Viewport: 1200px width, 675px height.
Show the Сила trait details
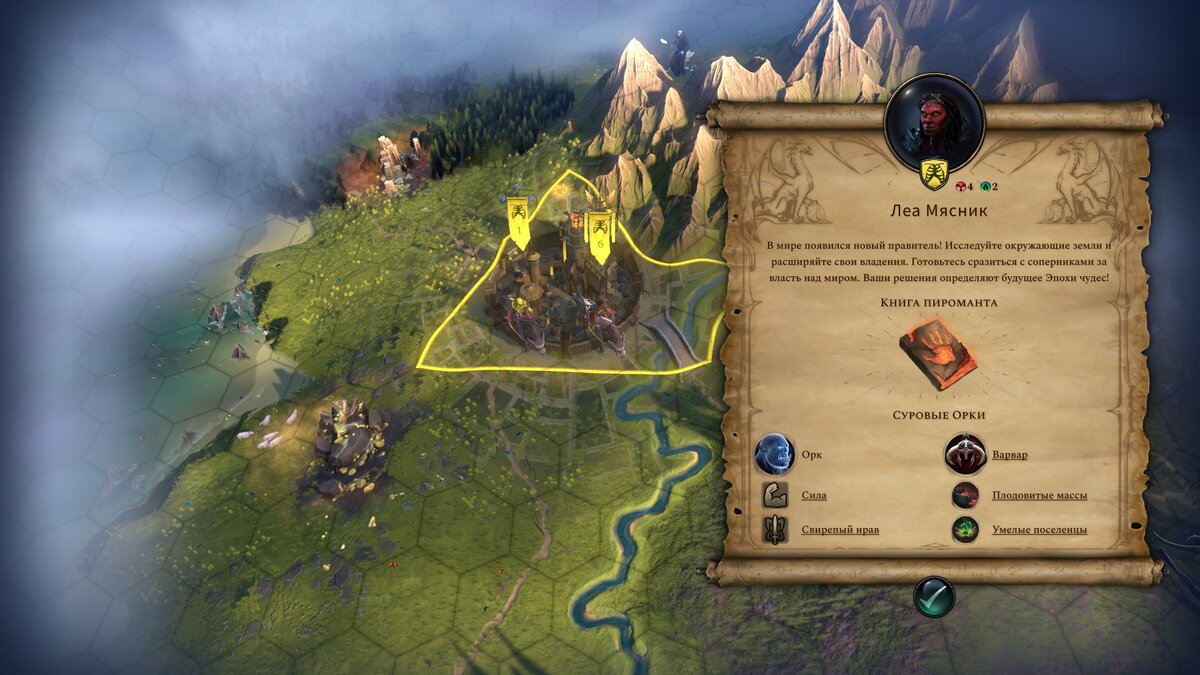click(813, 495)
